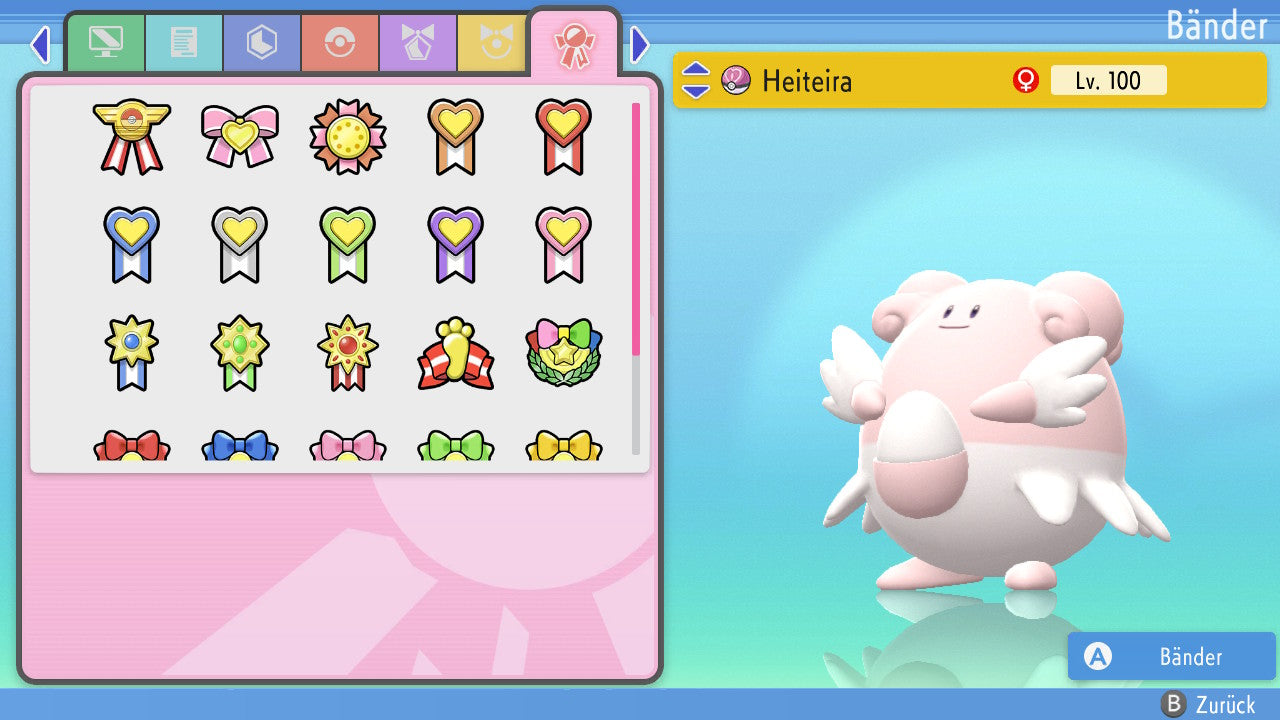Screen dimensions: 1280x720
Task: Select the star ribbon with blue gem
Action: coord(131,352)
